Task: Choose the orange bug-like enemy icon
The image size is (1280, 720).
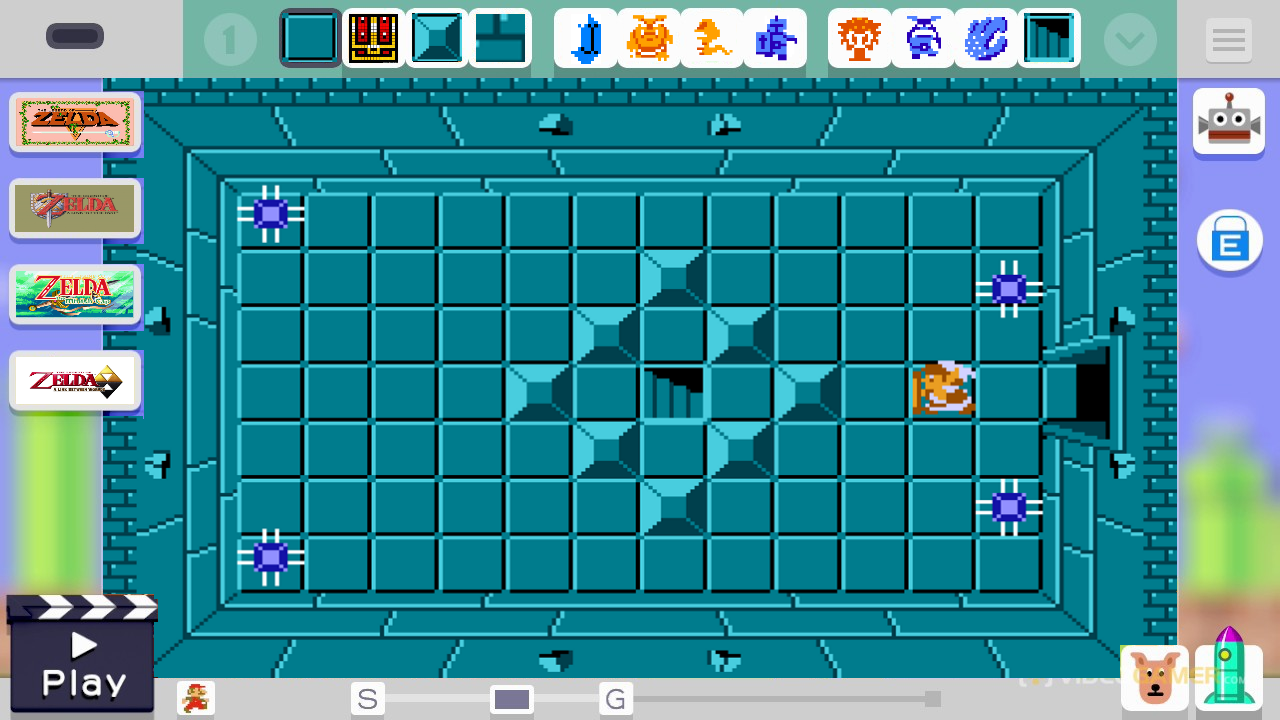Action: (x=648, y=38)
